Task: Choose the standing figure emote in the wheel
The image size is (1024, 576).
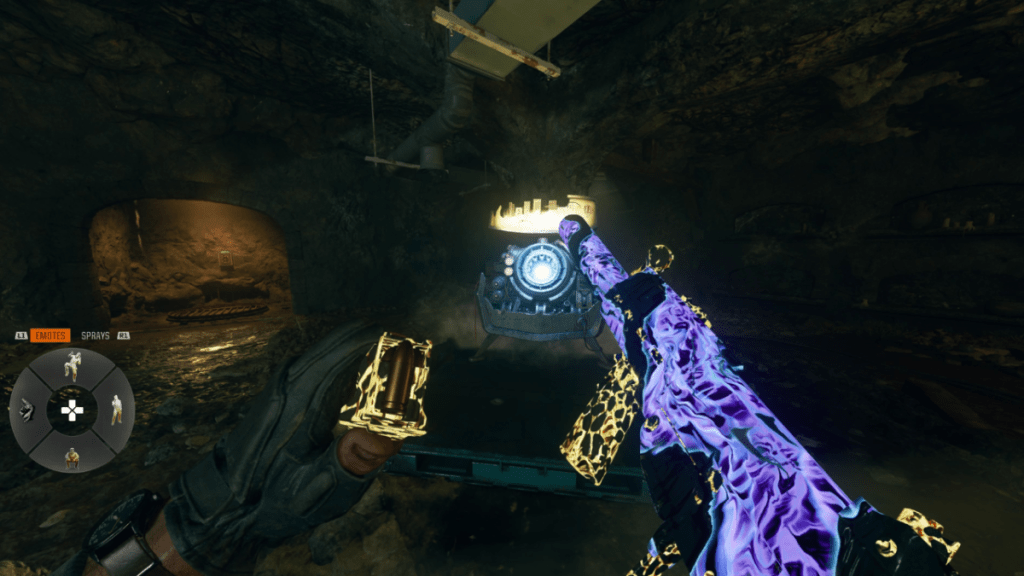Action: pyautogui.click(x=116, y=409)
